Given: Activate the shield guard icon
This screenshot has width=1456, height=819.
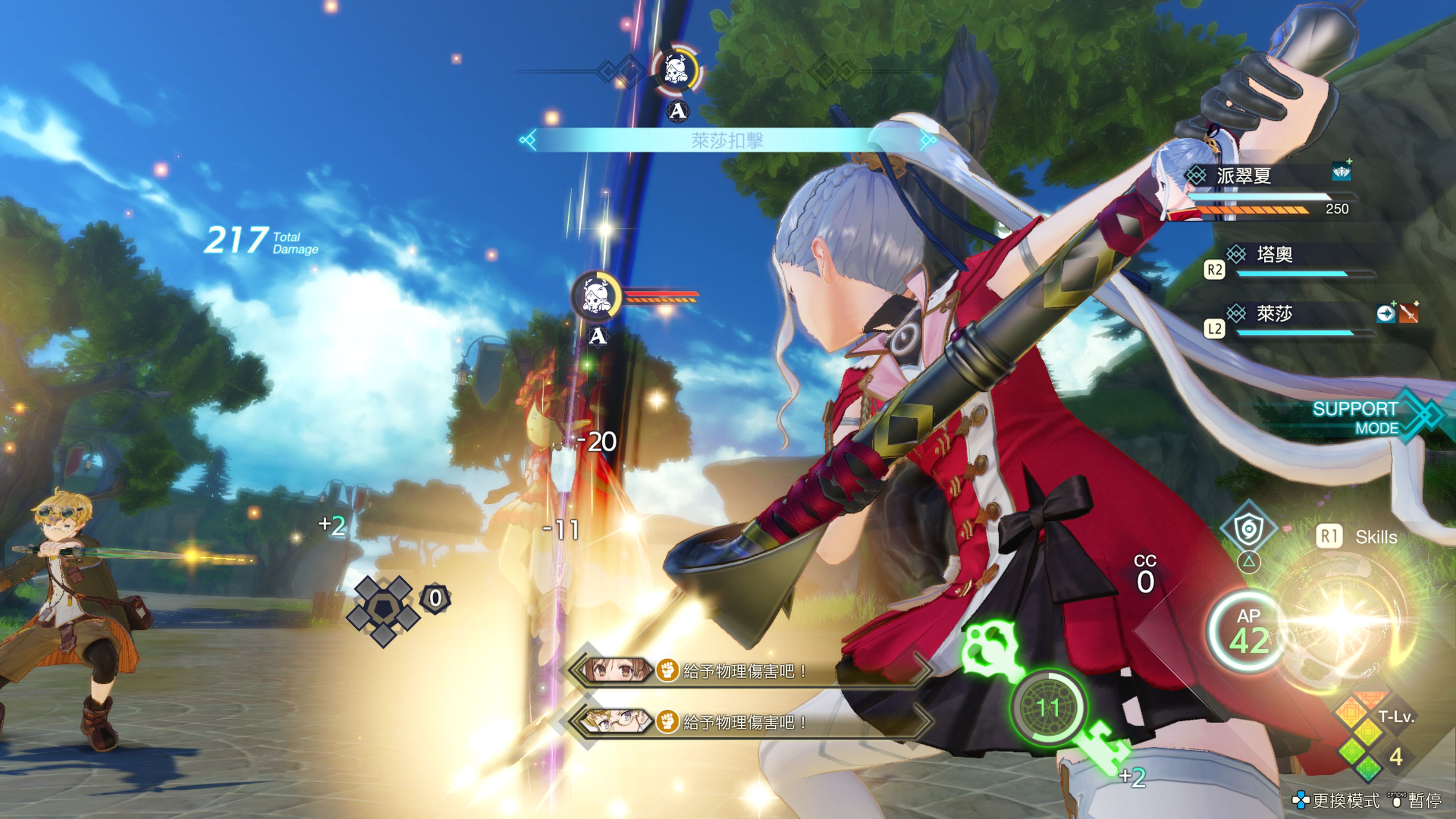Looking at the screenshot, I should 1249,530.
